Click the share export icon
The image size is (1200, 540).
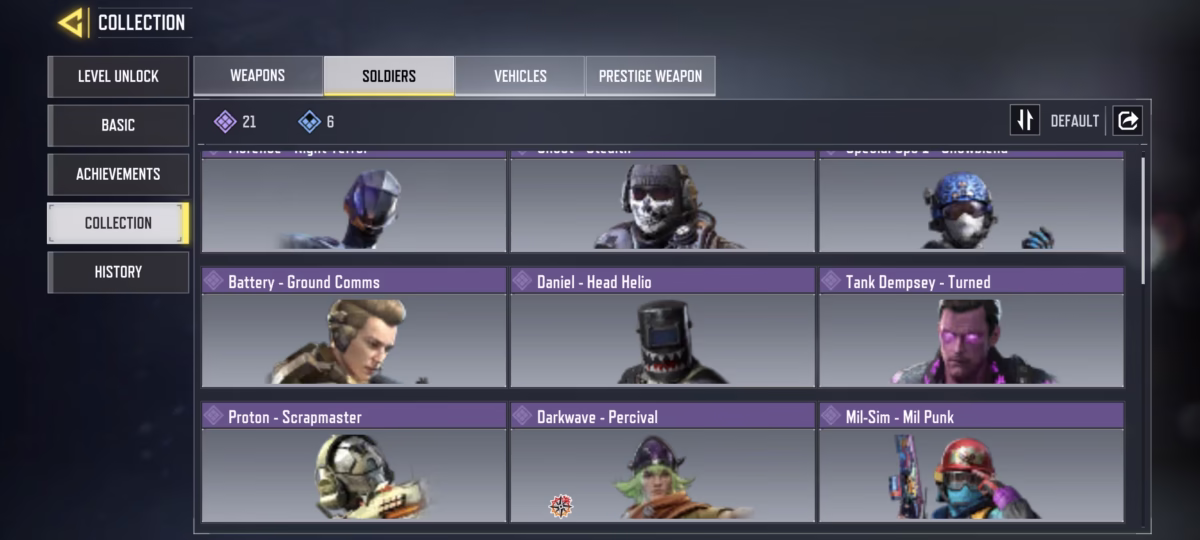click(1127, 121)
